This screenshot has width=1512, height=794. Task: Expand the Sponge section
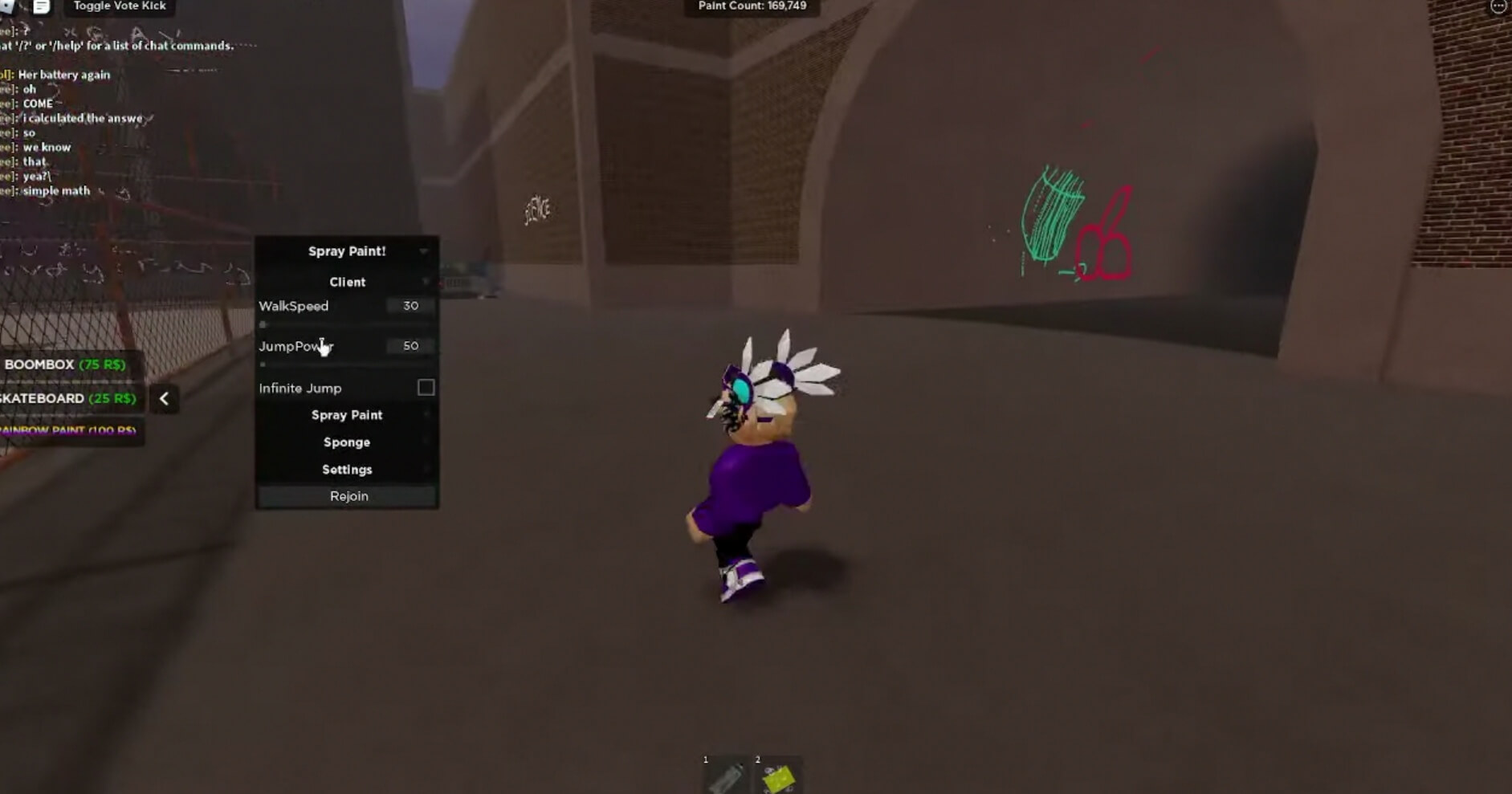347,442
